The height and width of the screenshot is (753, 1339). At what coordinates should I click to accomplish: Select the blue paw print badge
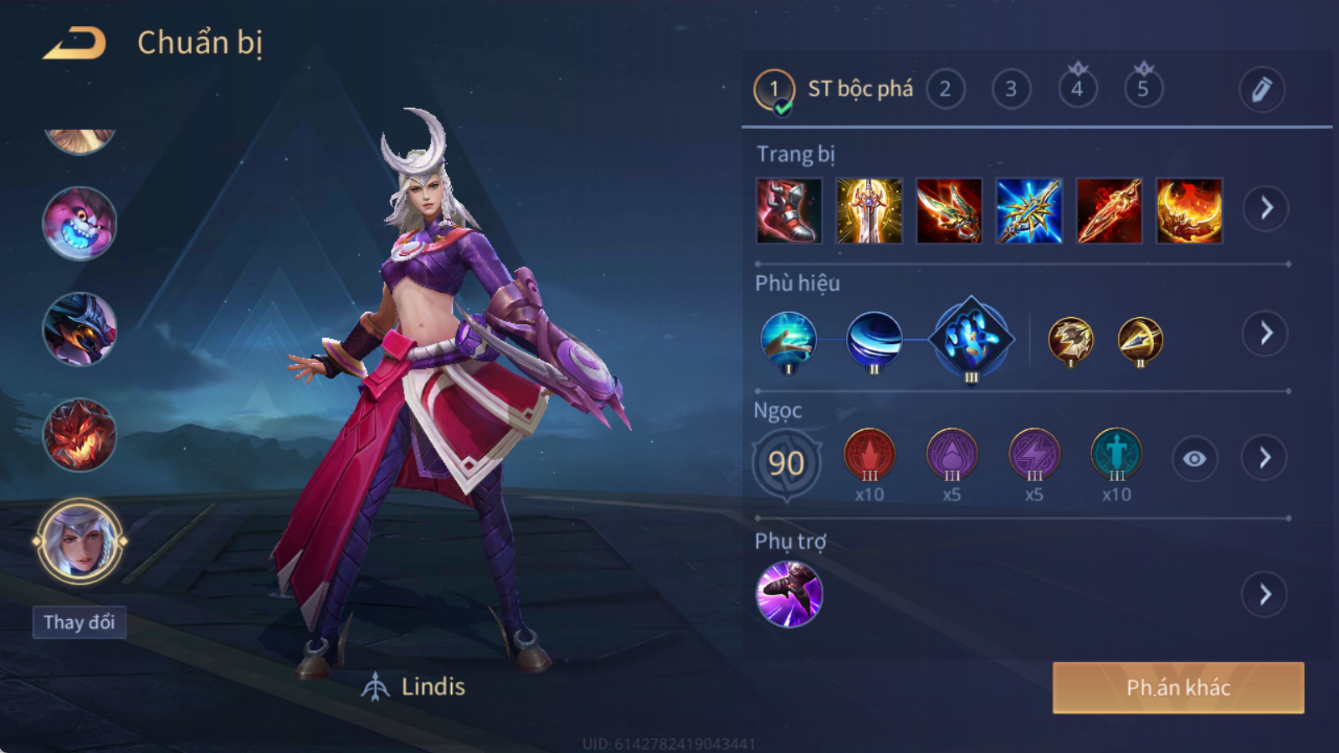[970, 338]
